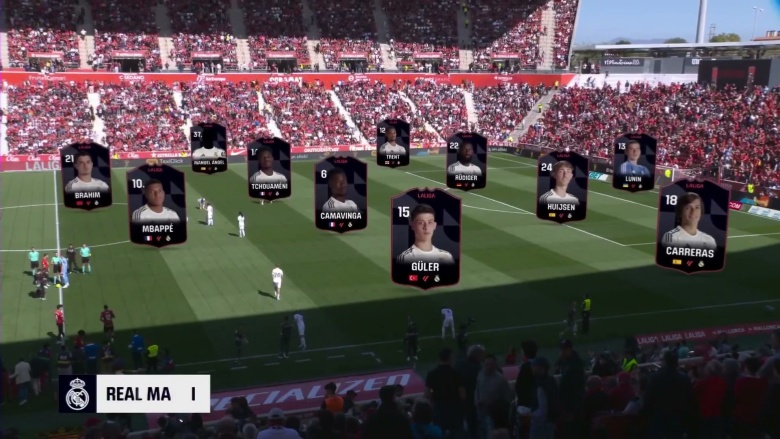Select goalkeeper Lunin's card

[x=634, y=163]
